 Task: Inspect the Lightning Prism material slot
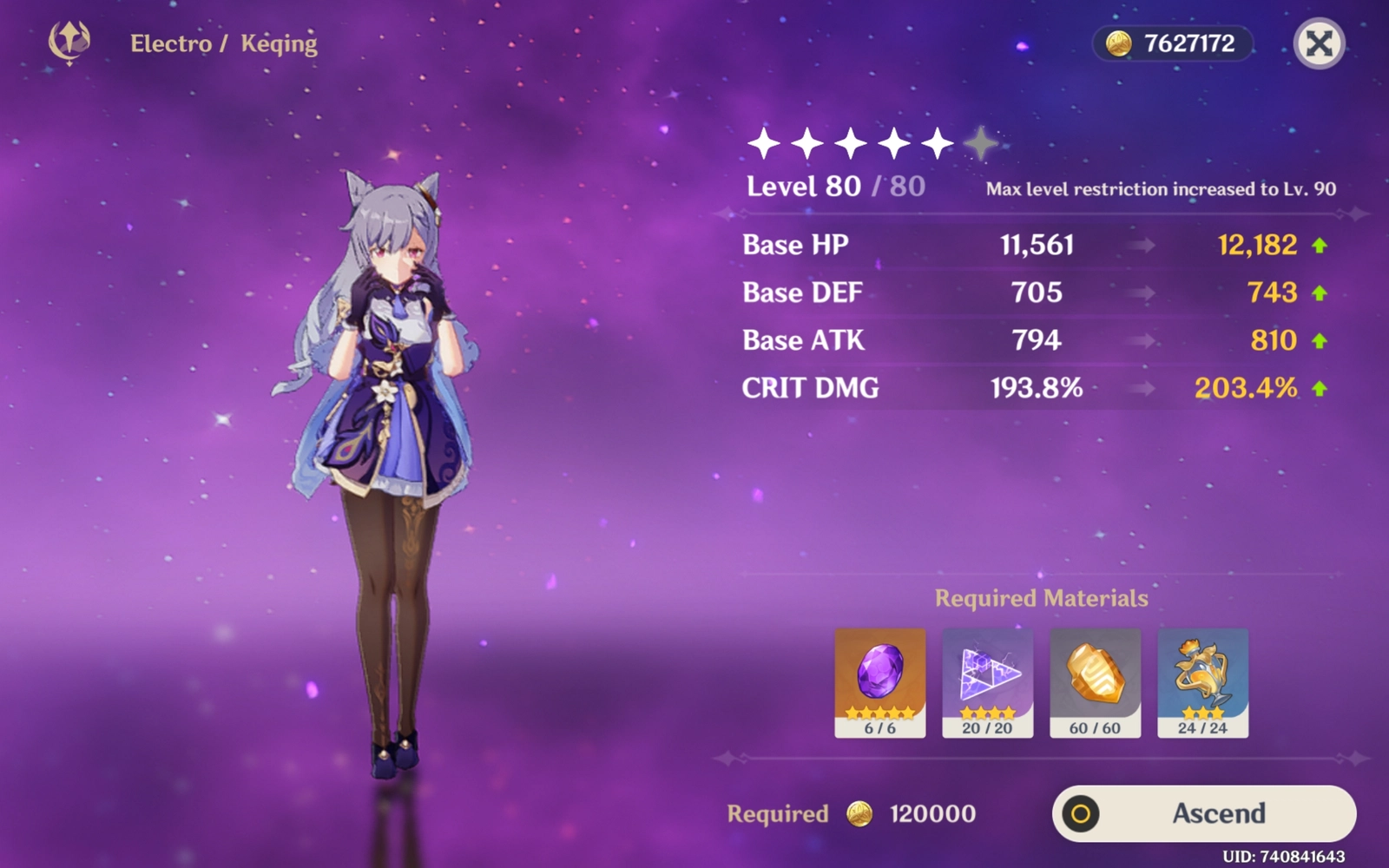[987, 682]
